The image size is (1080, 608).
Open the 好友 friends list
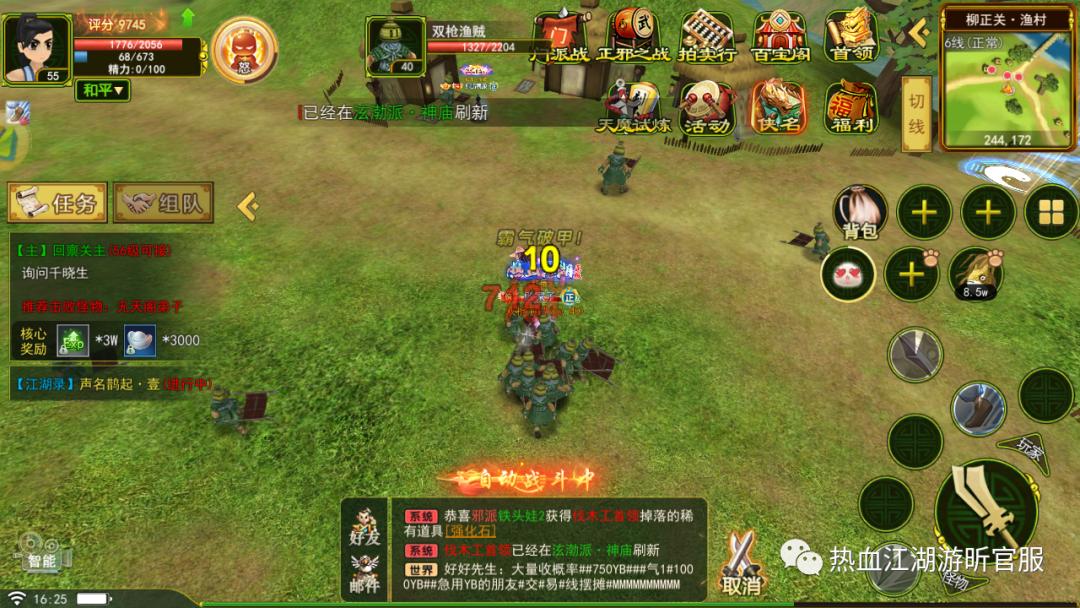tap(366, 524)
